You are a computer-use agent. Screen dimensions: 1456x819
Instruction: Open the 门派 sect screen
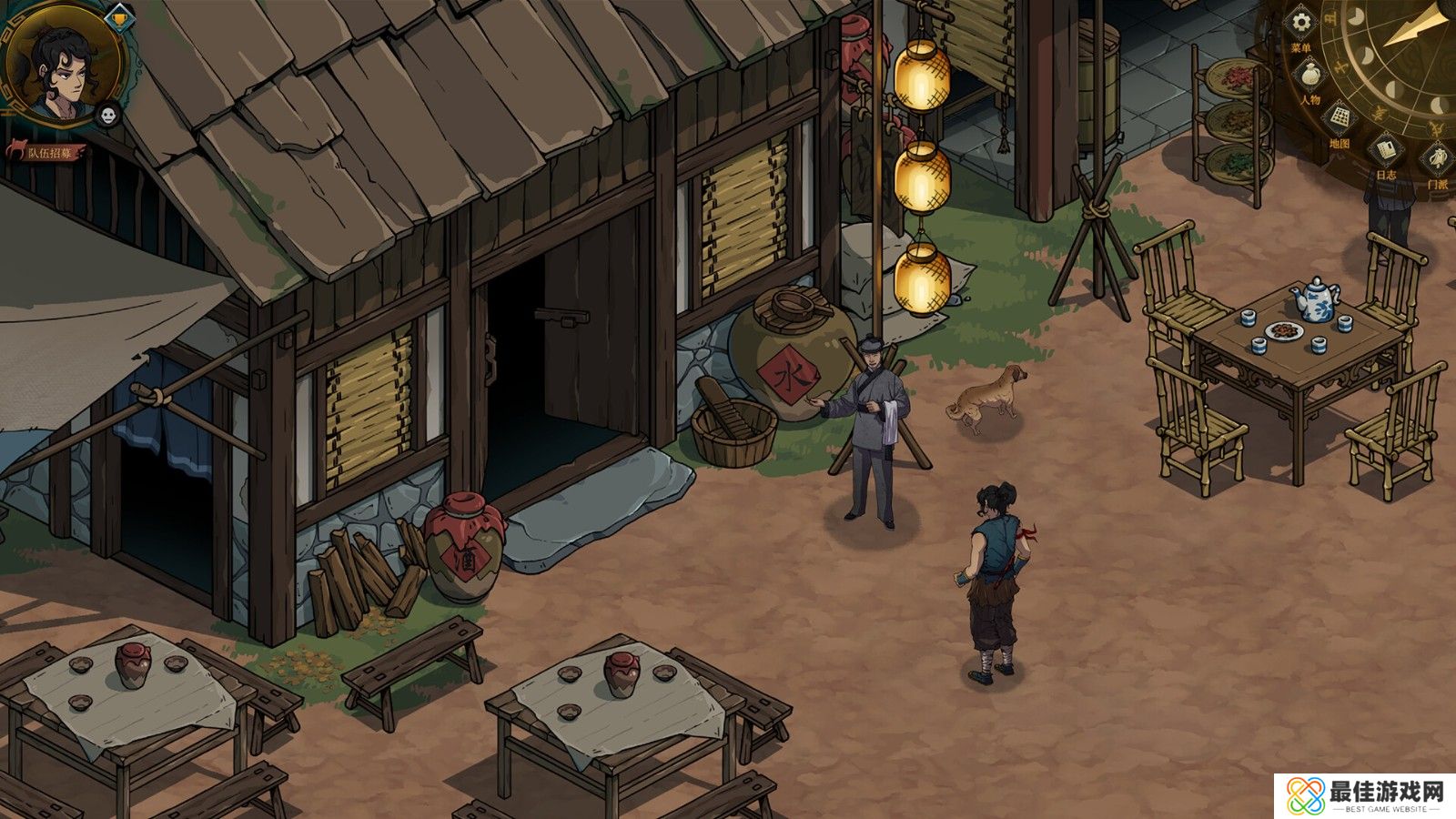tap(1436, 160)
